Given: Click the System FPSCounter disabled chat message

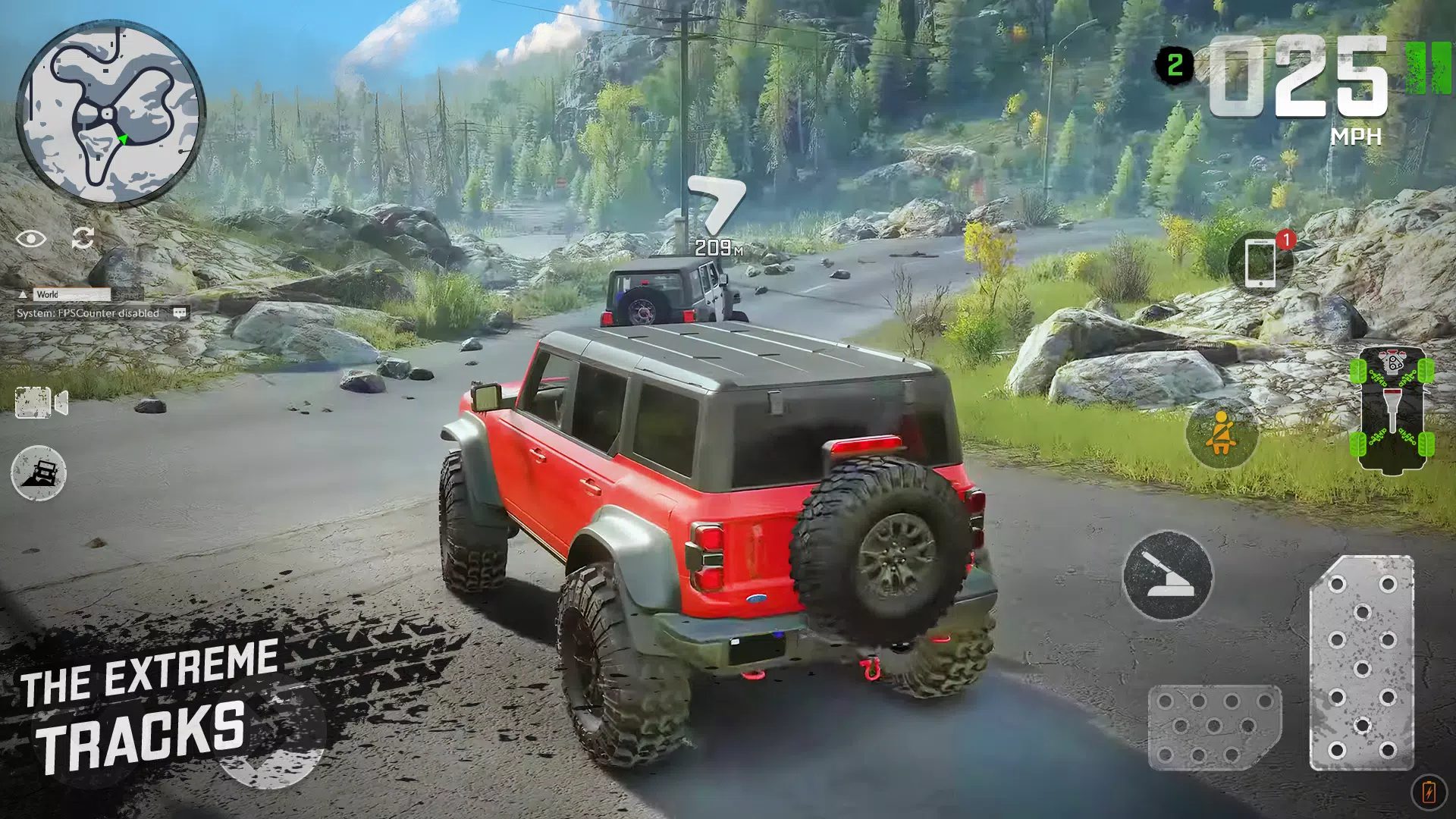Looking at the screenshot, I should coord(85,312).
